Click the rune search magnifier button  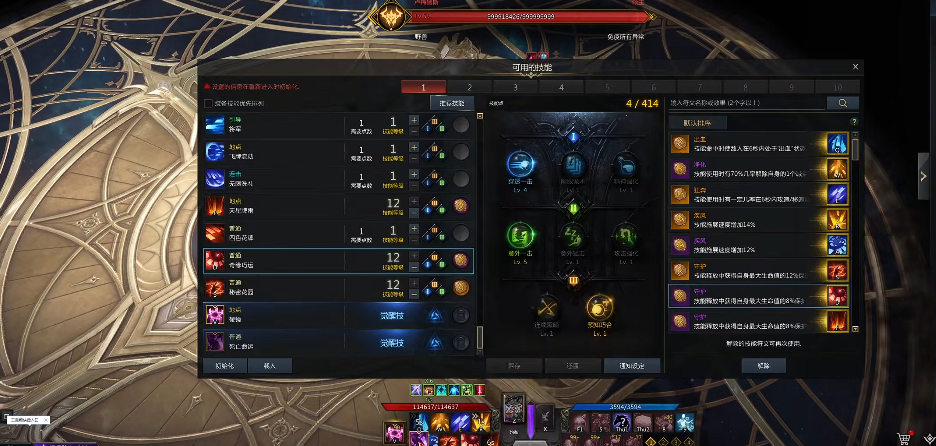click(x=842, y=102)
